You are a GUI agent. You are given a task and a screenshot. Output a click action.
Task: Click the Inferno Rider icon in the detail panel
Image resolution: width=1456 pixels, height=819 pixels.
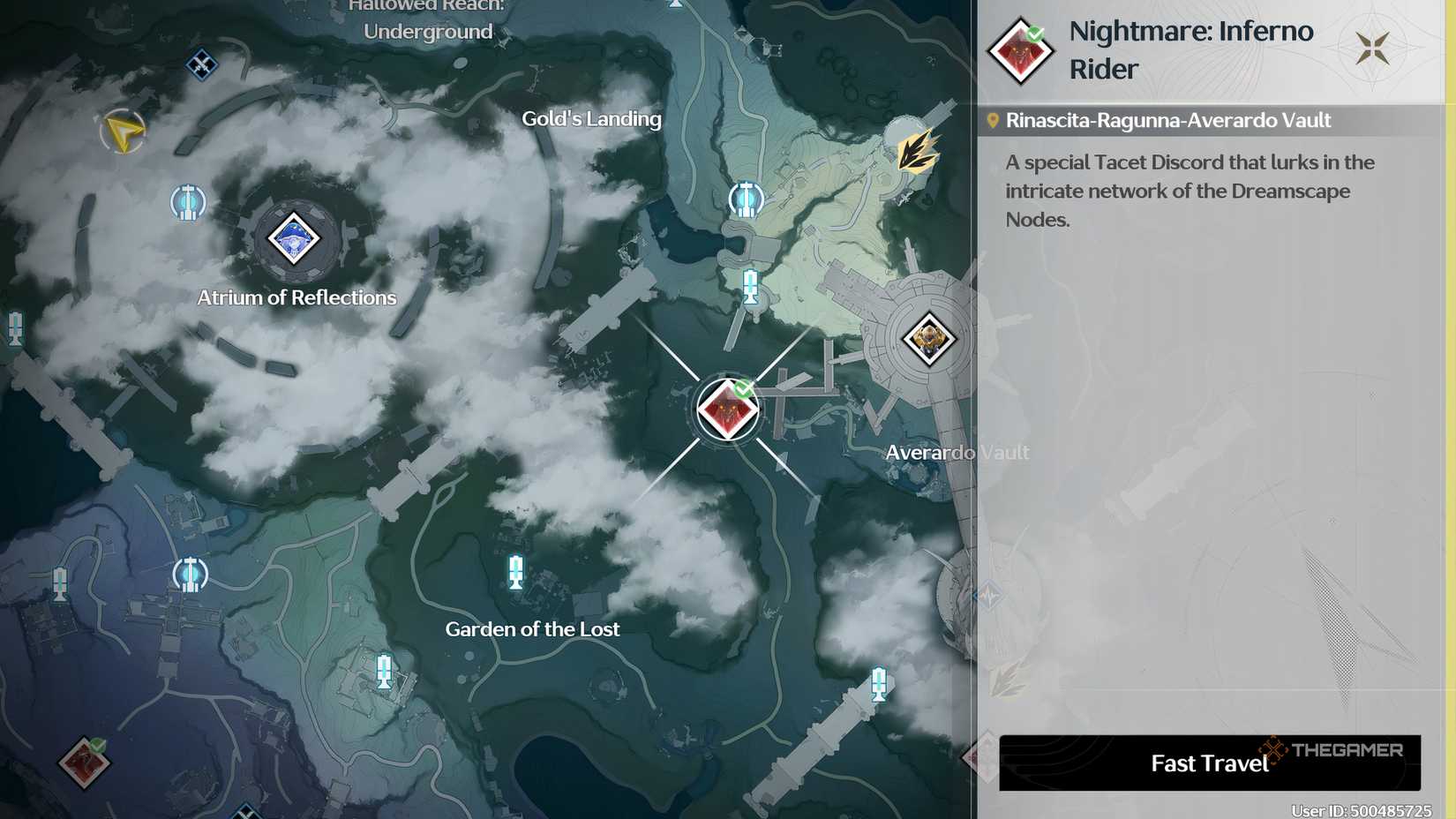click(1019, 50)
